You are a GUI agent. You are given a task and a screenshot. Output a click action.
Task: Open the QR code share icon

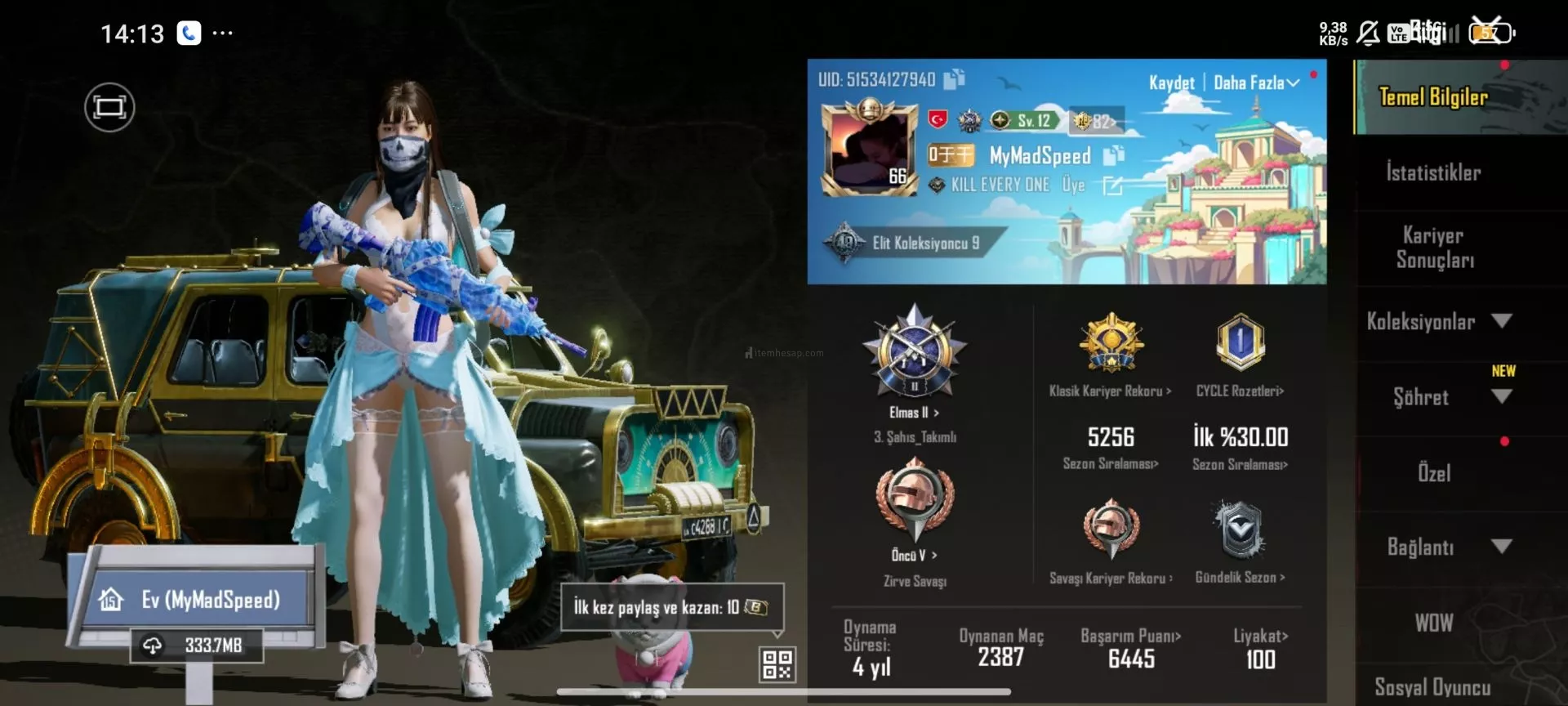777,664
